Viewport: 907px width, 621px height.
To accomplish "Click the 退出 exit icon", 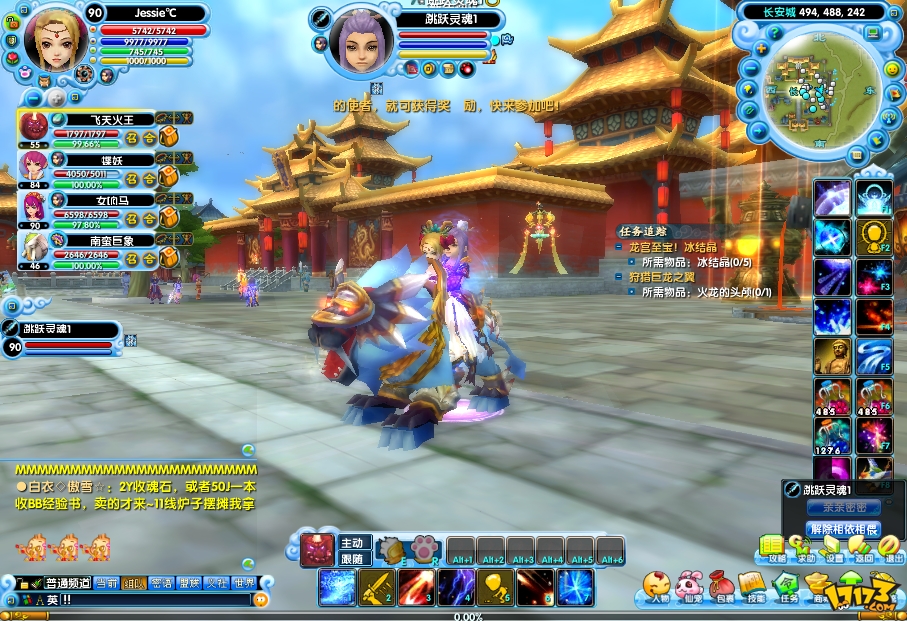I will click(893, 547).
